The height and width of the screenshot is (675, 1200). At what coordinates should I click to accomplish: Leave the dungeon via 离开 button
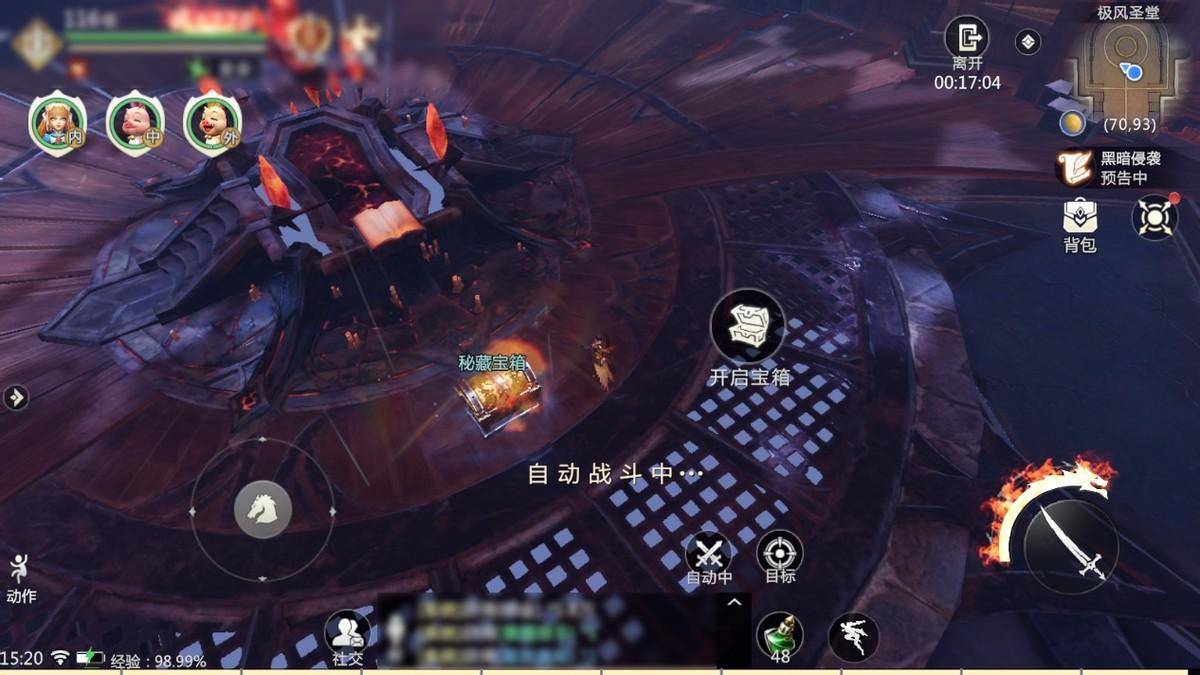[x=966, y=40]
